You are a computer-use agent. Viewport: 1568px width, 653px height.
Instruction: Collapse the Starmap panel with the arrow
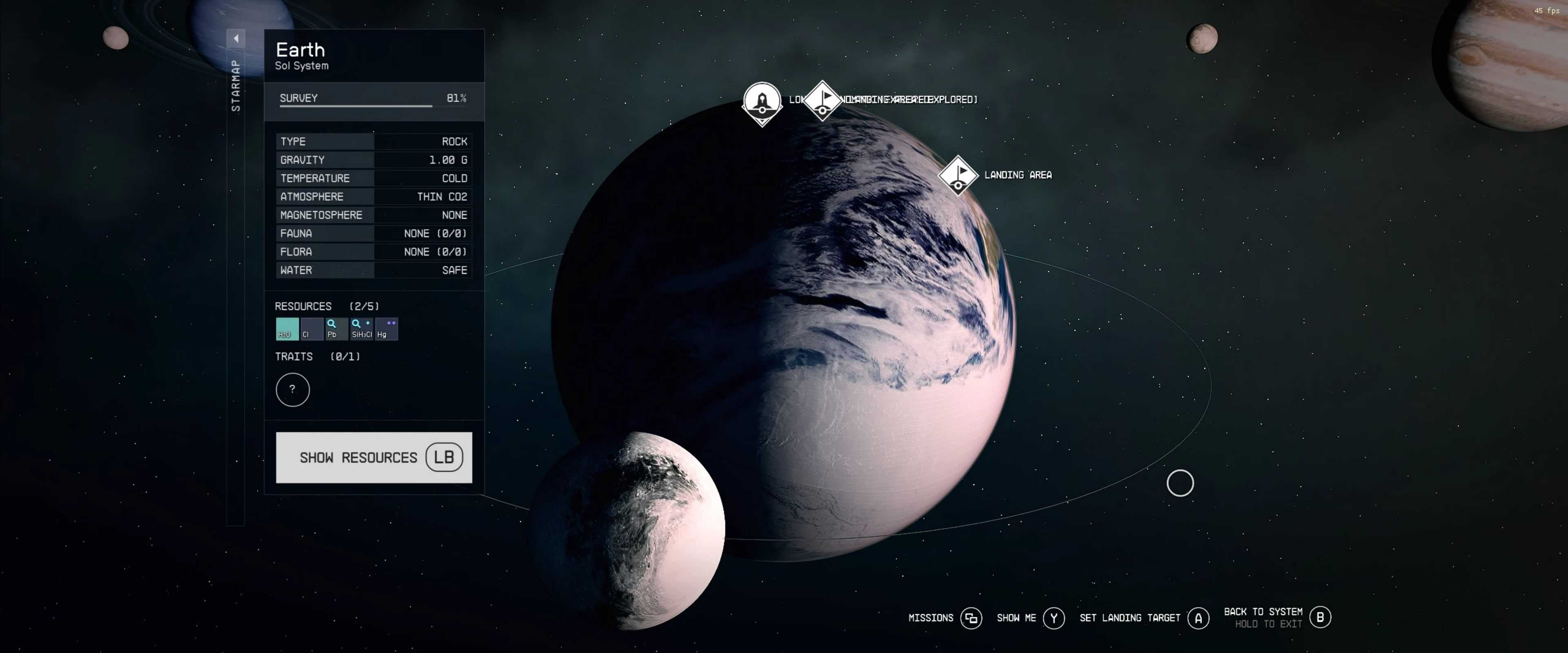(236, 38)
